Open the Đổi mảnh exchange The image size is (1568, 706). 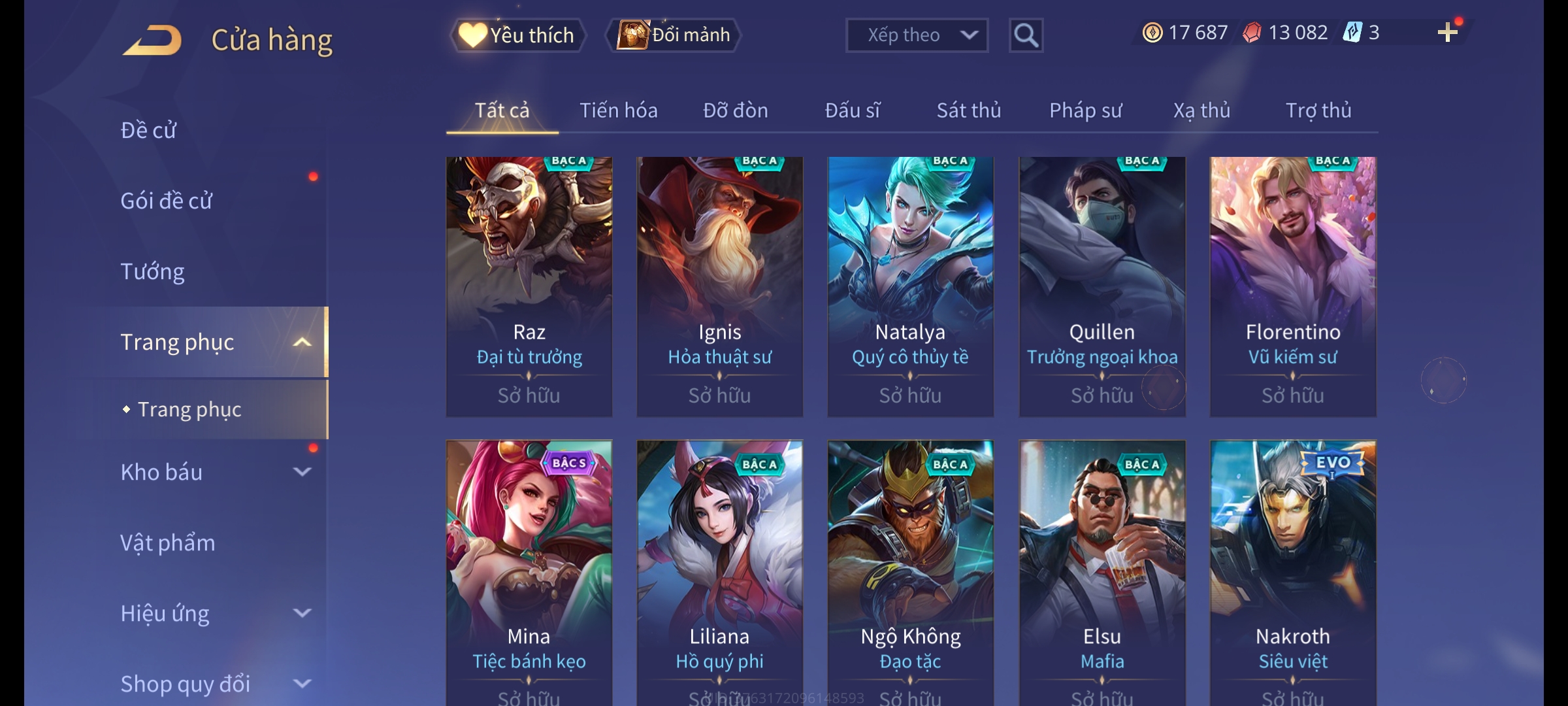674,35
